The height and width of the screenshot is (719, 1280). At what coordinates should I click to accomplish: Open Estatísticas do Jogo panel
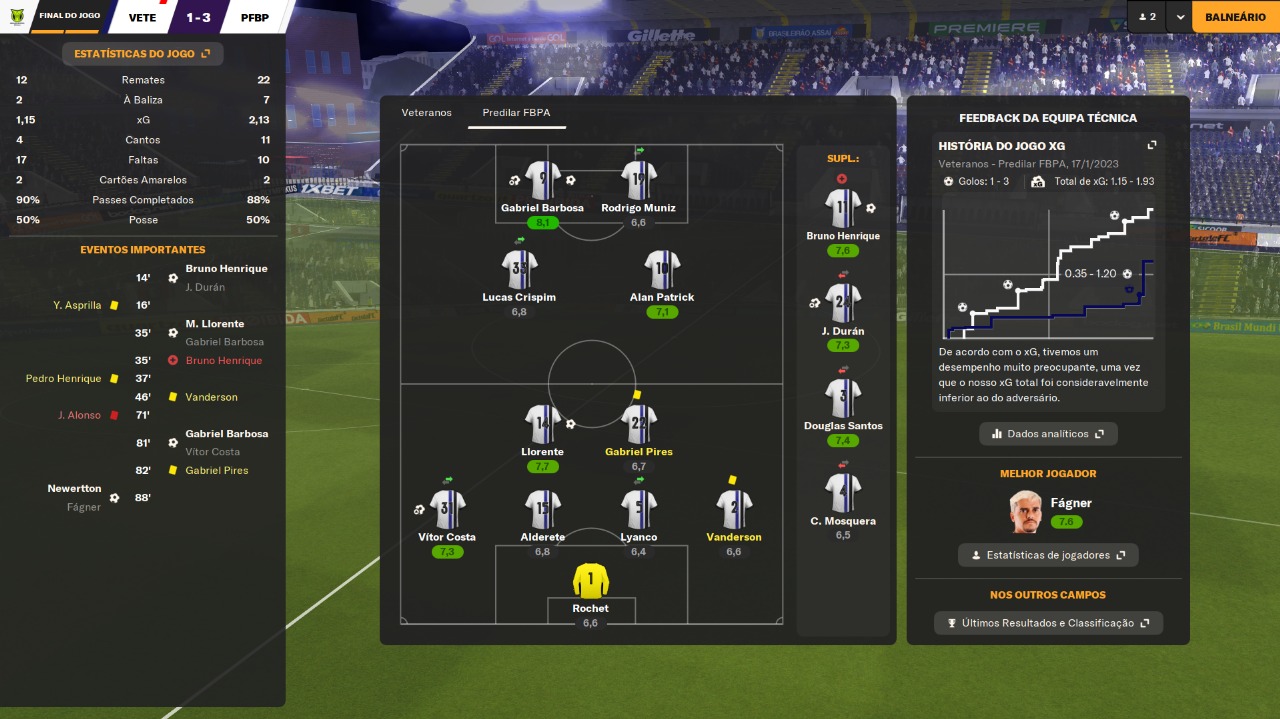[142, 54]
